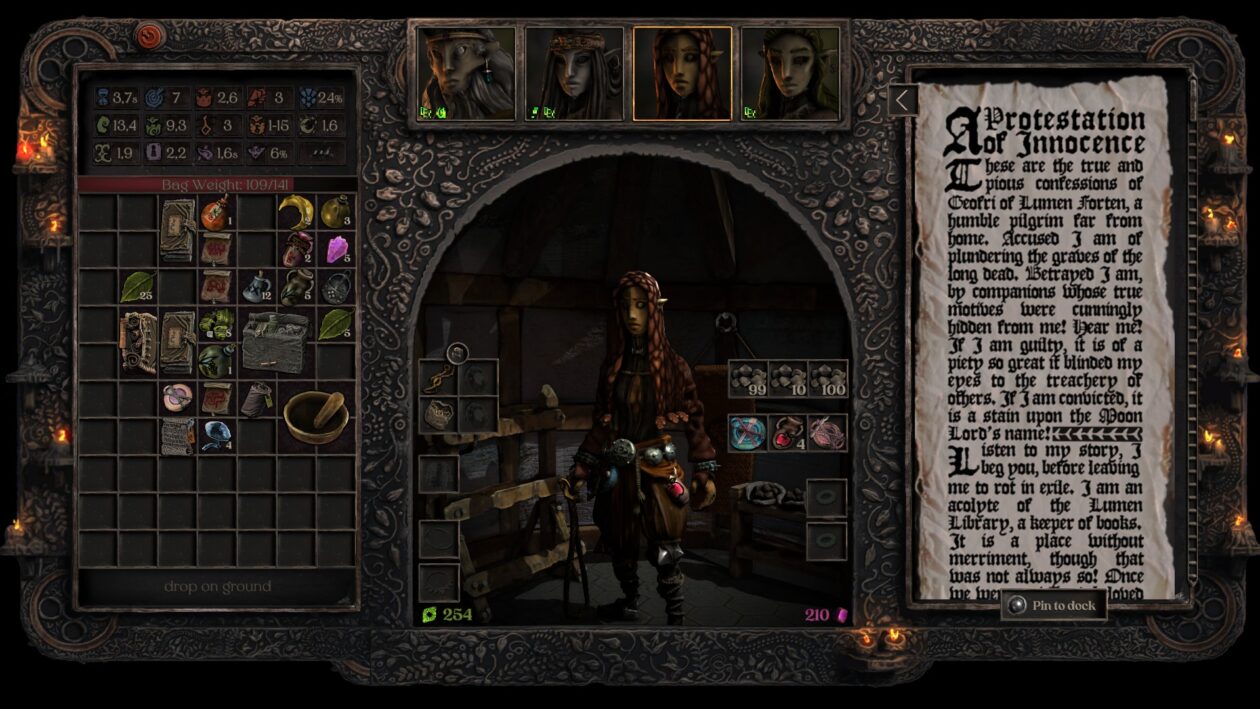This screenshot has height=709, width=1260.
Task: Choose the blonde elf party portrait
Action: click(x=790, y=73)
